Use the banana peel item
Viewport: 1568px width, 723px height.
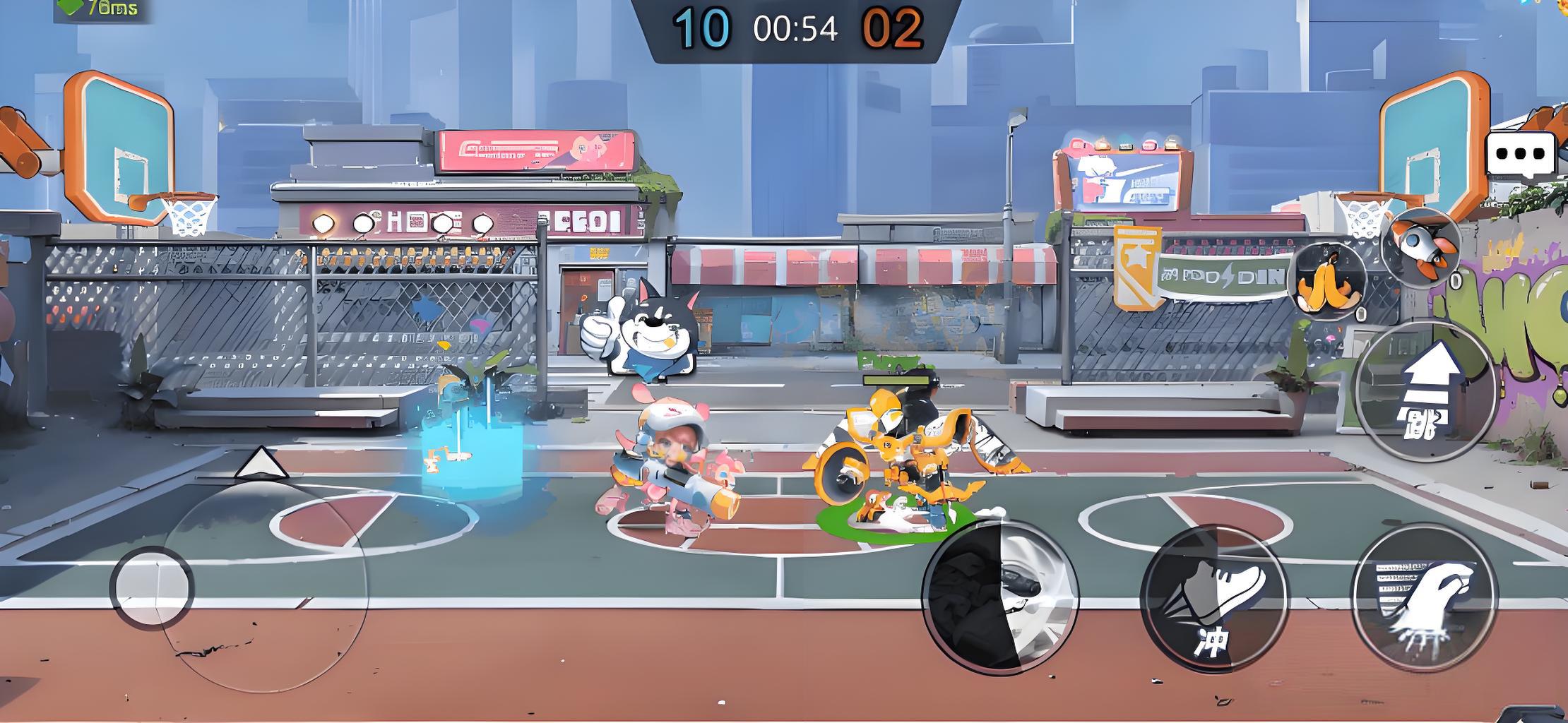coord(1329,282)
